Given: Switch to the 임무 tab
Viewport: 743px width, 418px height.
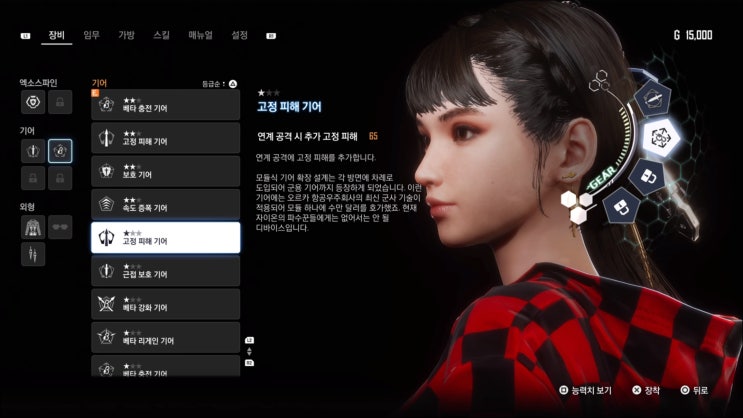Looking at the screenshot, I should coord(92,35).
